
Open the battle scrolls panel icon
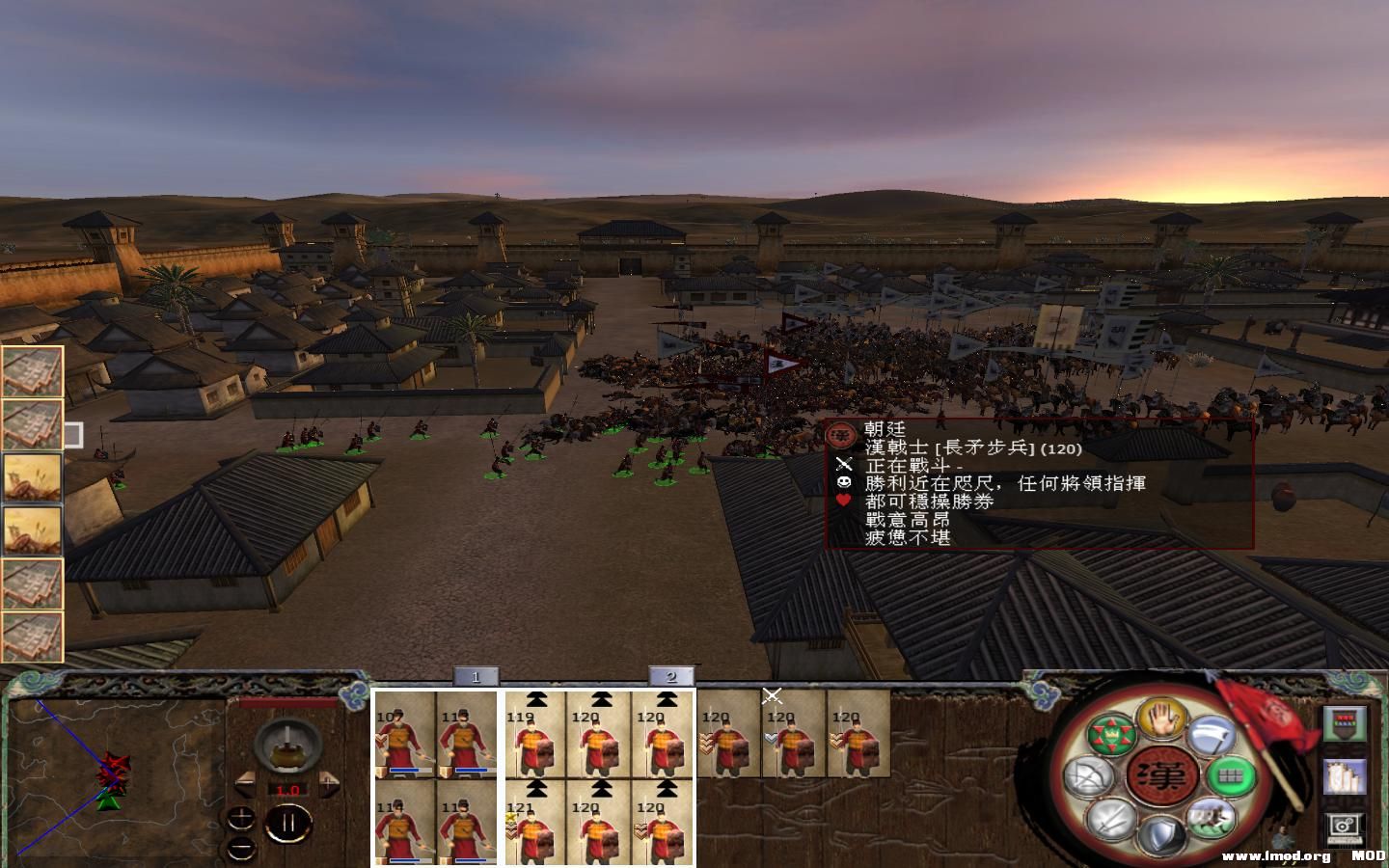(1345, 775)
